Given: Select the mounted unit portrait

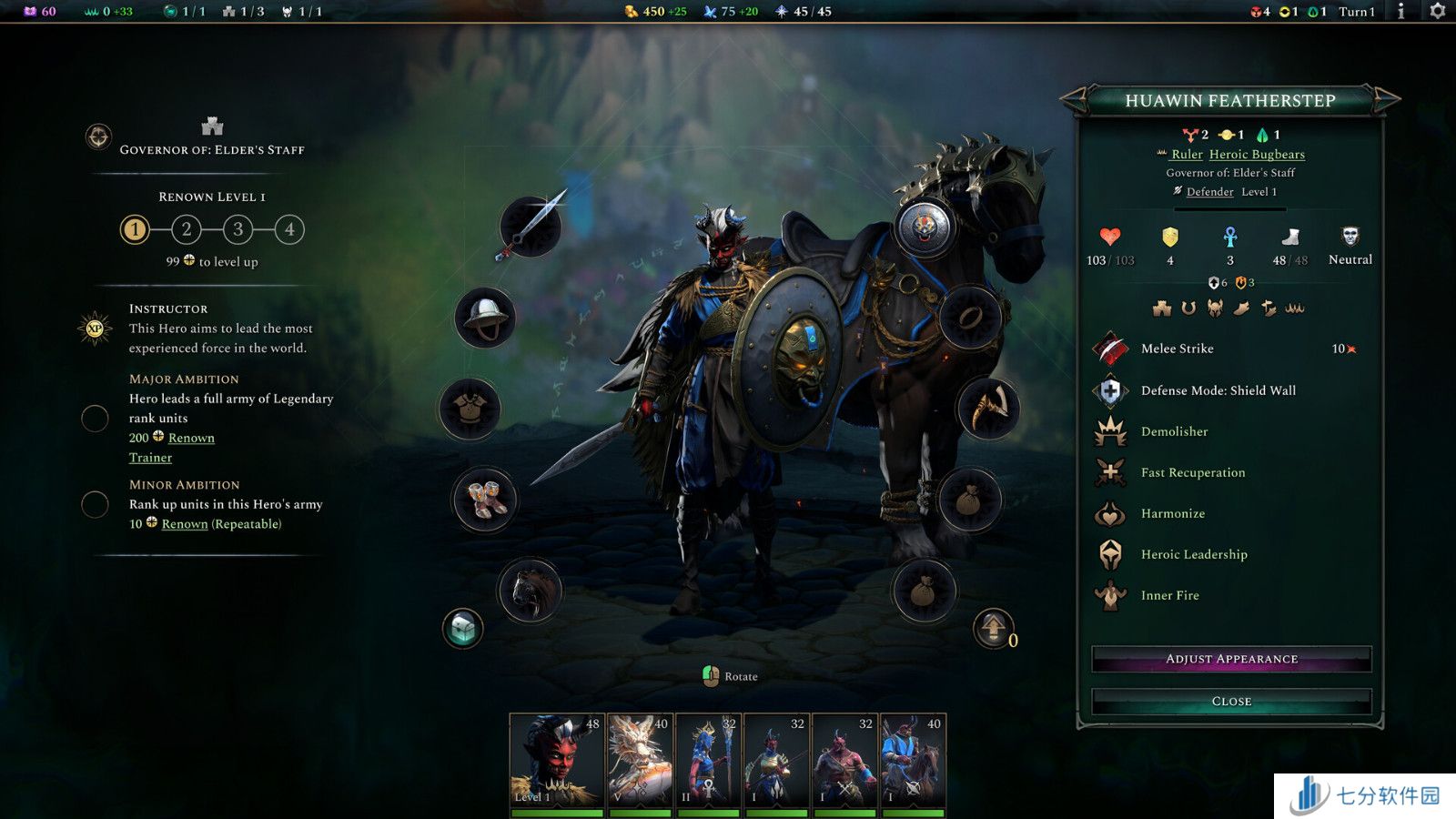Looking at the screenshot, I should click(913, 761).
